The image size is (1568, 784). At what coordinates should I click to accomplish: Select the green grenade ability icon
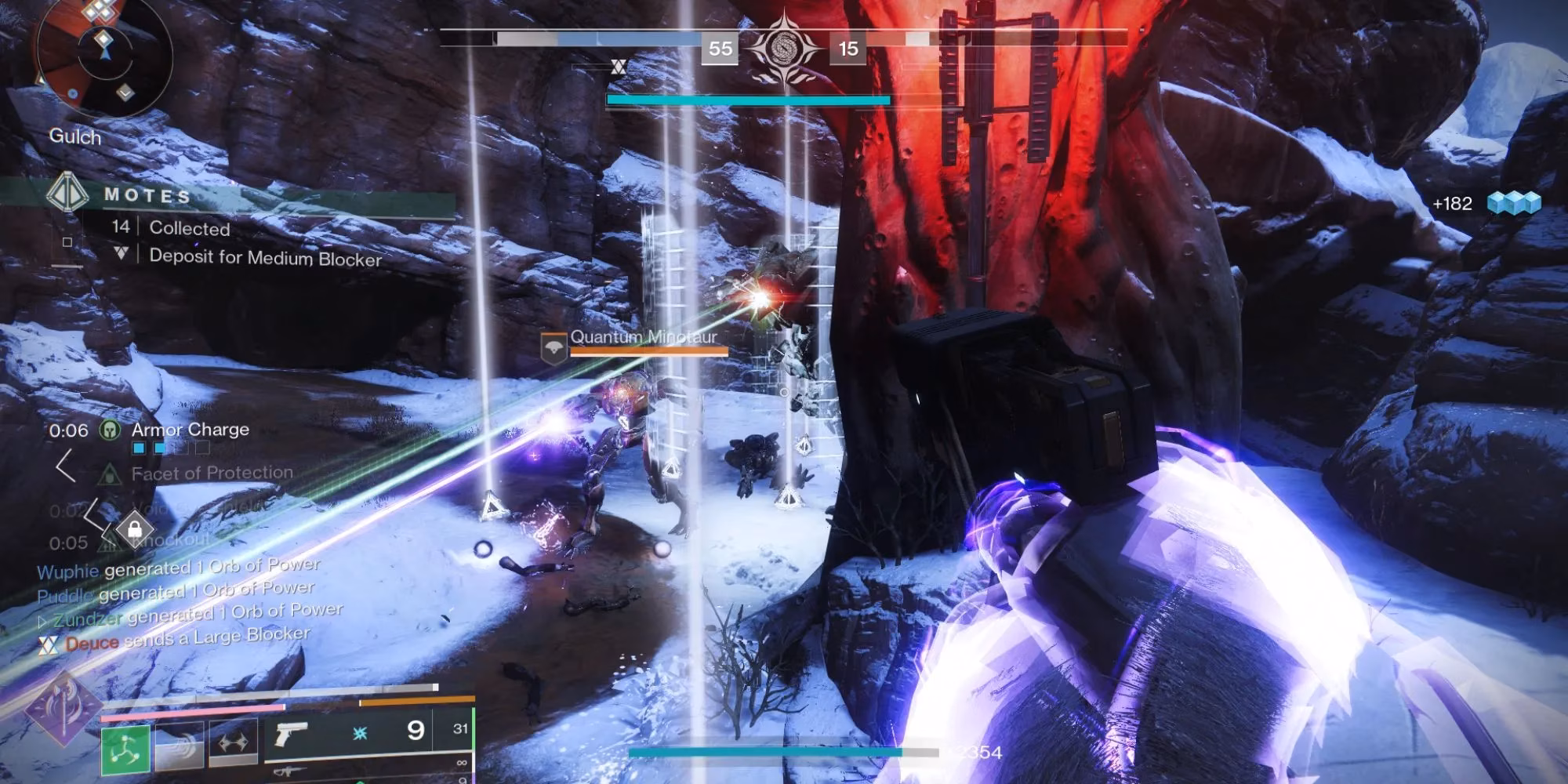point(125,750)
